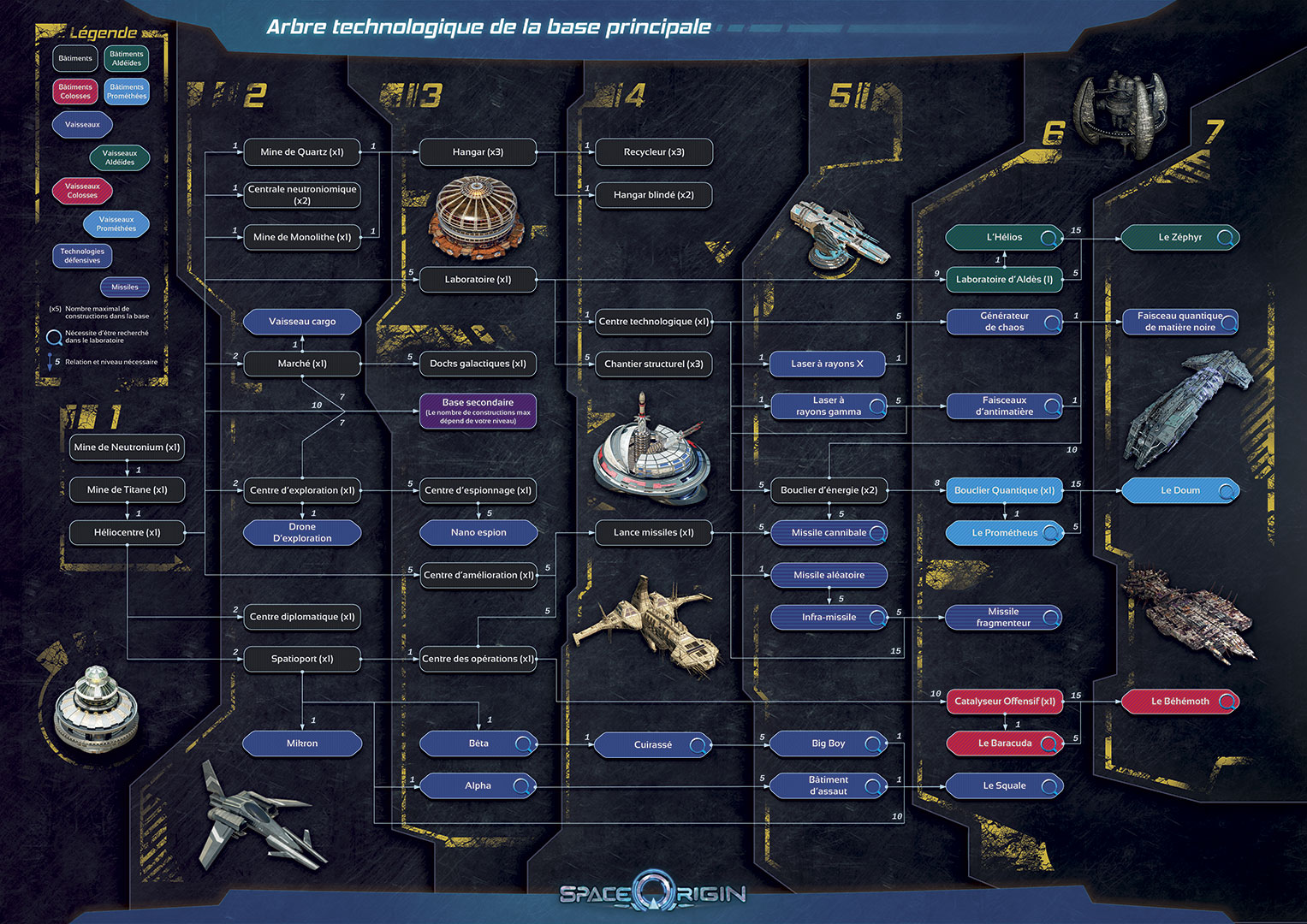Select the Centre d'espionnage node
The height and width of the screenshot is (924, 1307).
tap(478, 490)
